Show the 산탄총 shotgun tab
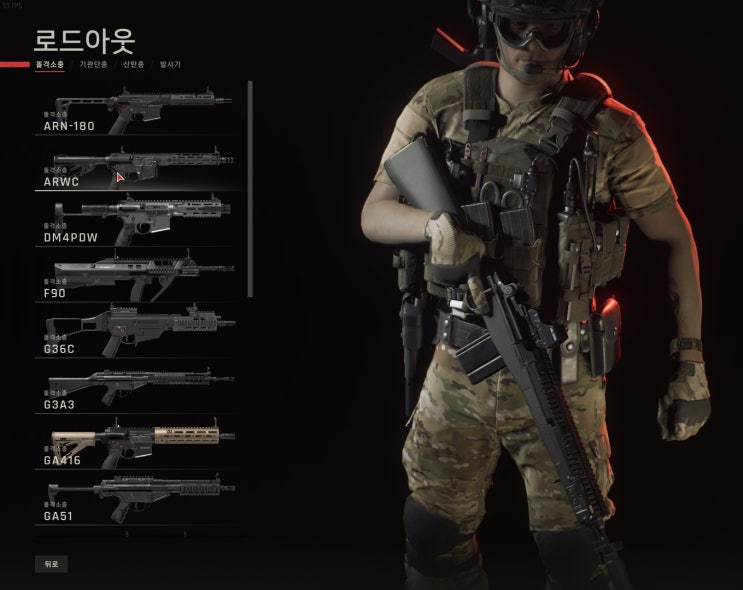This screenshot has height=590, width=743. pyautogui.click(x=133, y=64)
